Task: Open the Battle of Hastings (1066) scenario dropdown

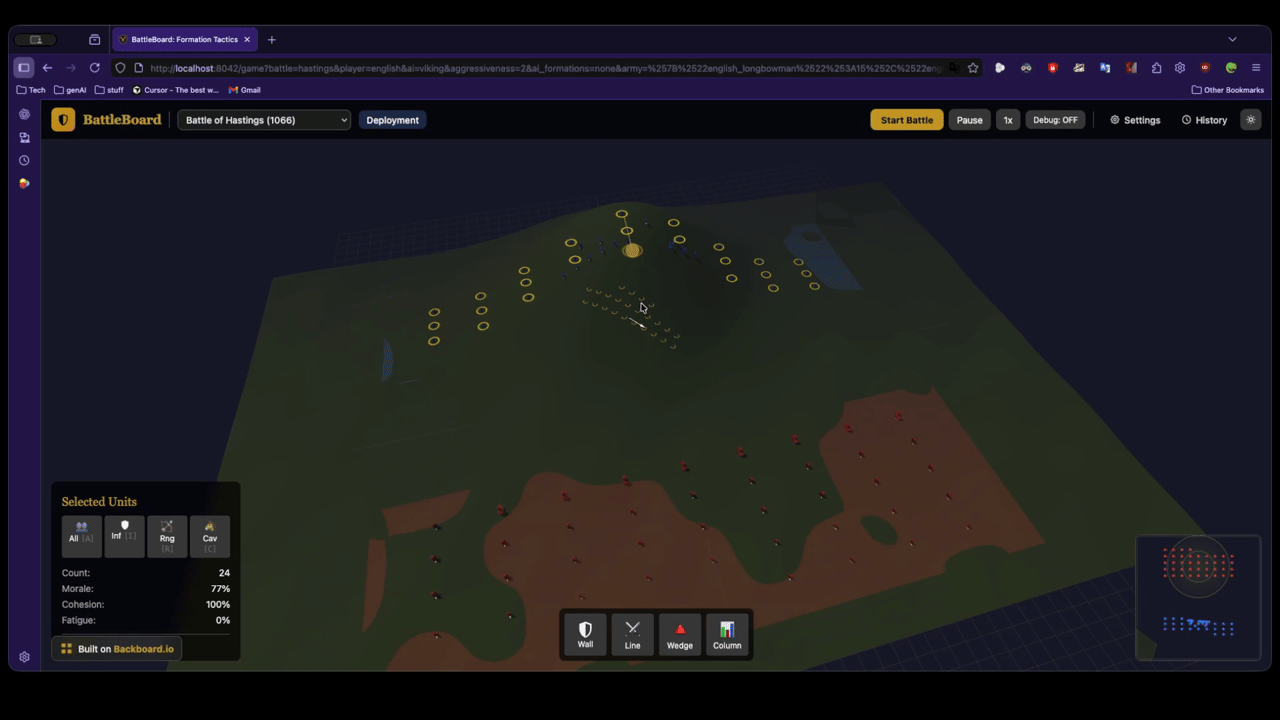Action: pos(263,119)
